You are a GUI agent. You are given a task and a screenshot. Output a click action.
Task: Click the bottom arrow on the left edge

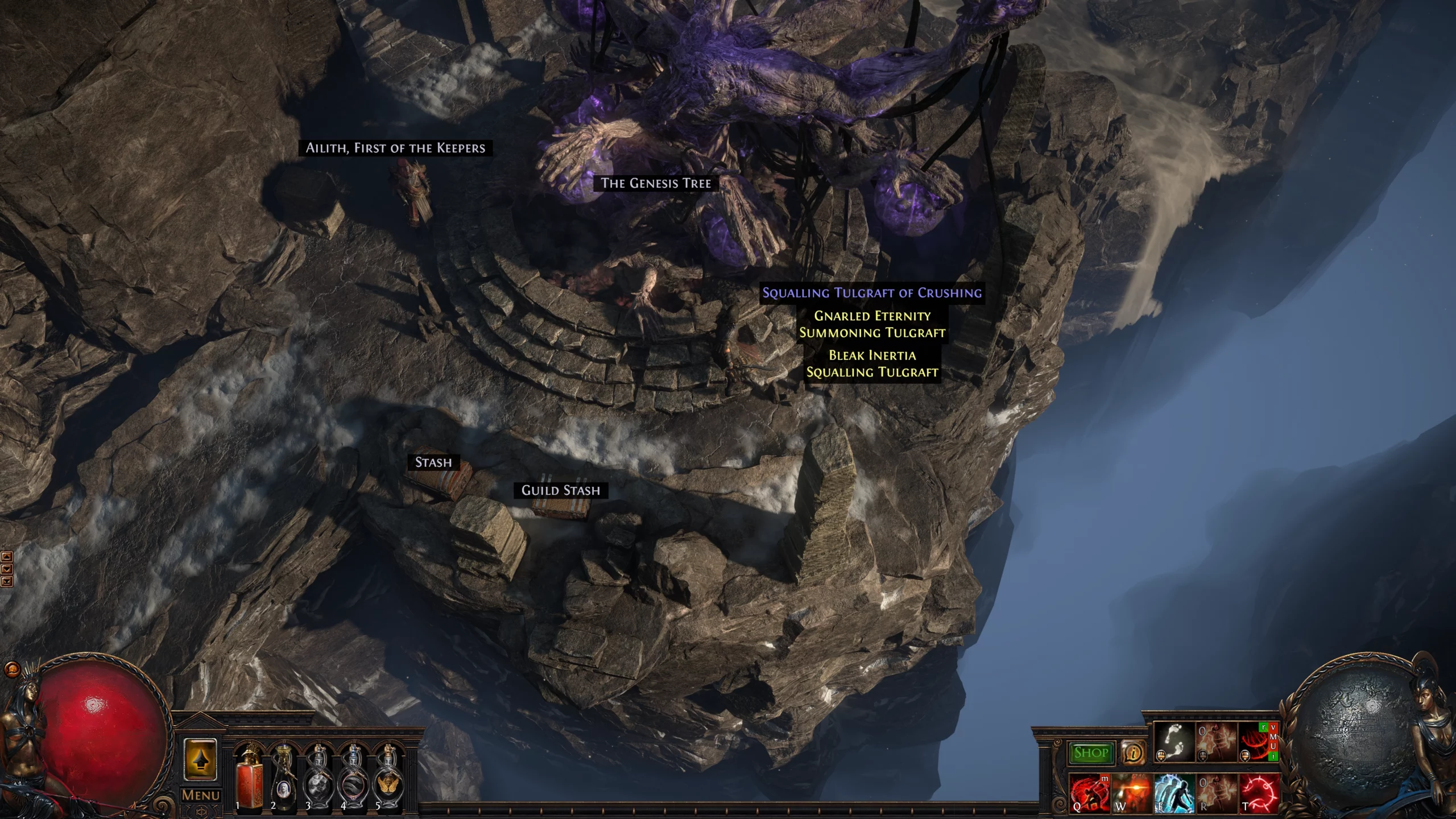coord(7,582)
